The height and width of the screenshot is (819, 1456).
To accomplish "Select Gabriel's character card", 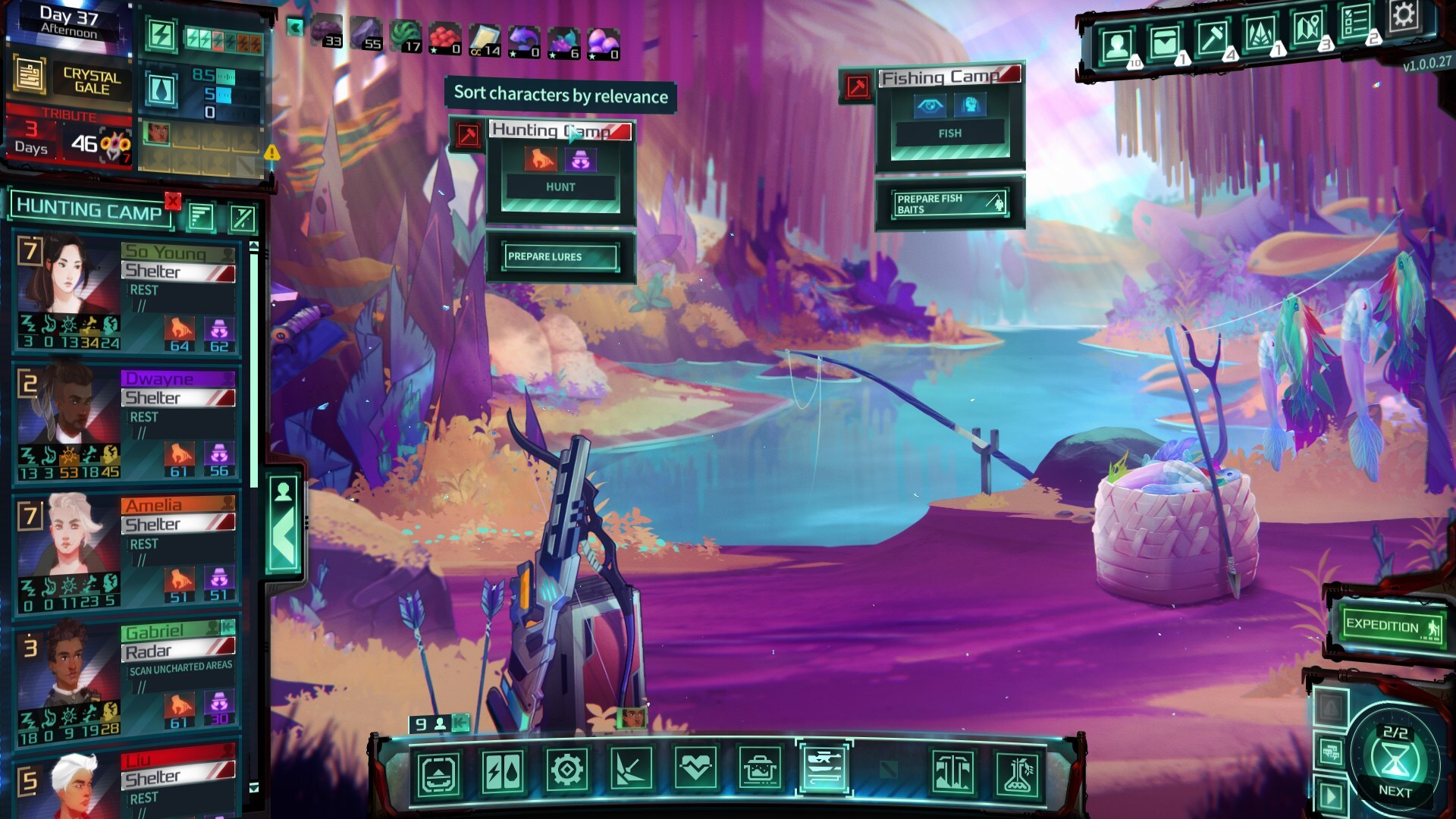I will (127, 676).
